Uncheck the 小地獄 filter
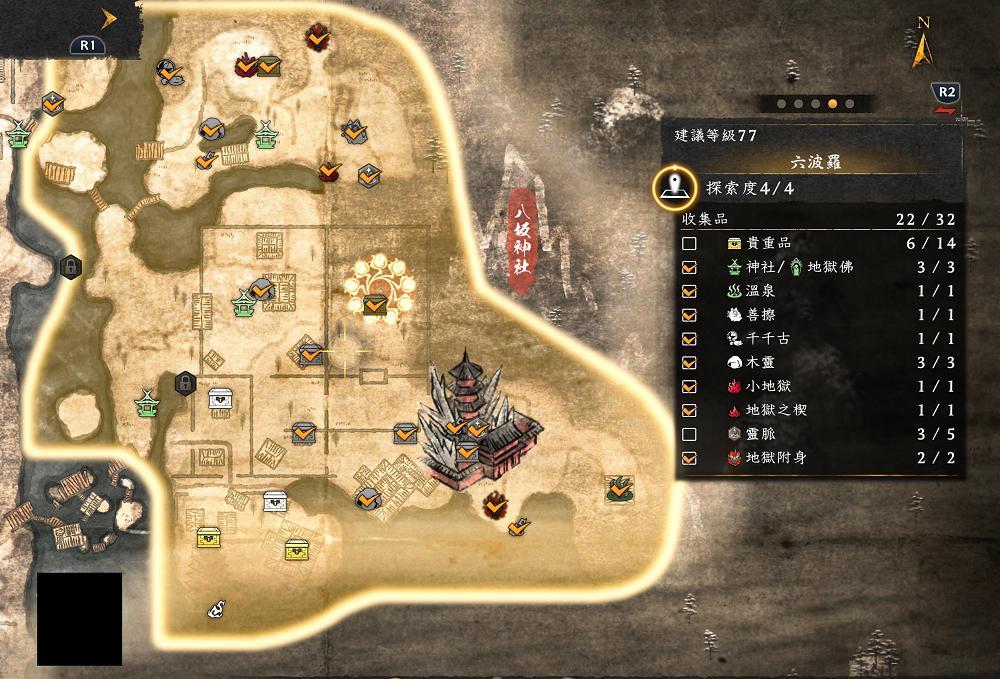This screenshot has width=1000, height=679. coord(689,387)
